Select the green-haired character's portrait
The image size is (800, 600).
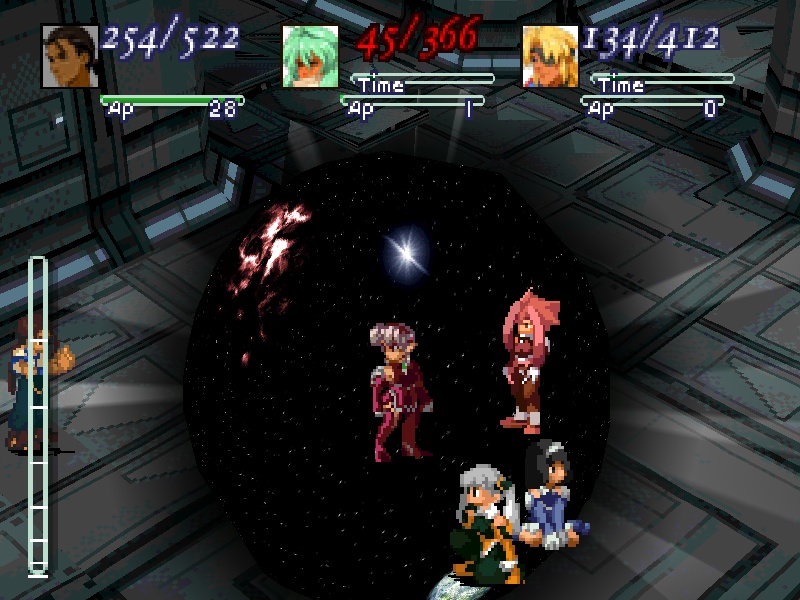tap(310, 56)
